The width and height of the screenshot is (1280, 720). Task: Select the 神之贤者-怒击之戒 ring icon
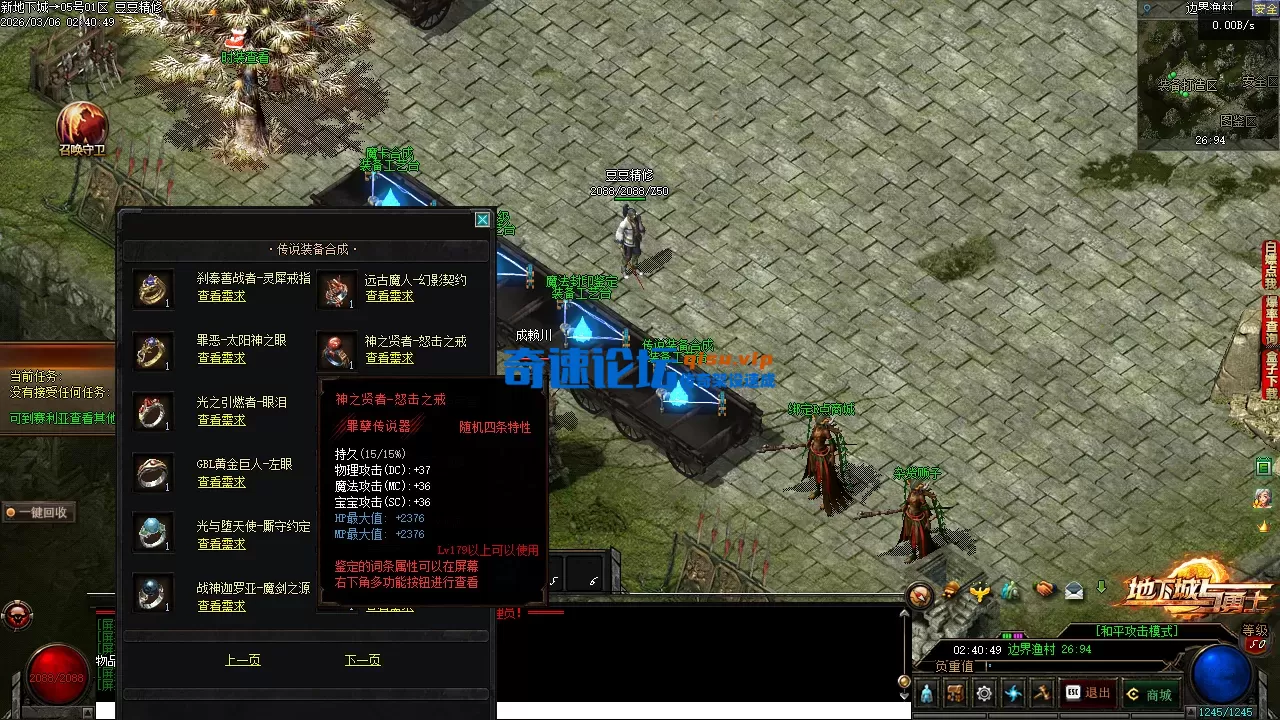click(x=337, y=350)
